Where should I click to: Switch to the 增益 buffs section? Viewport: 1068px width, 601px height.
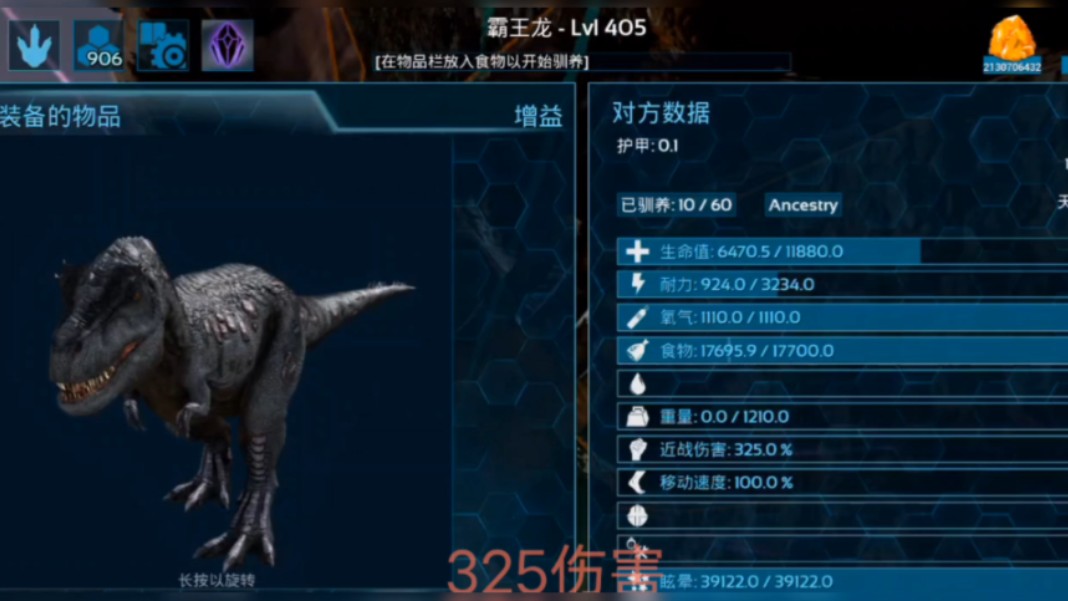[538, 116]
